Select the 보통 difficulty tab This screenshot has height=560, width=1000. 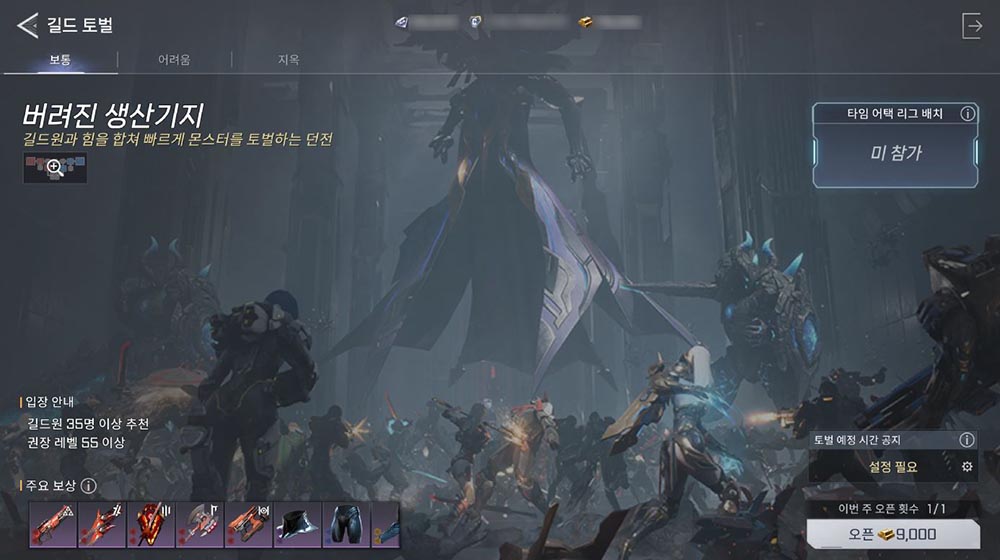[x=60, y=60]
